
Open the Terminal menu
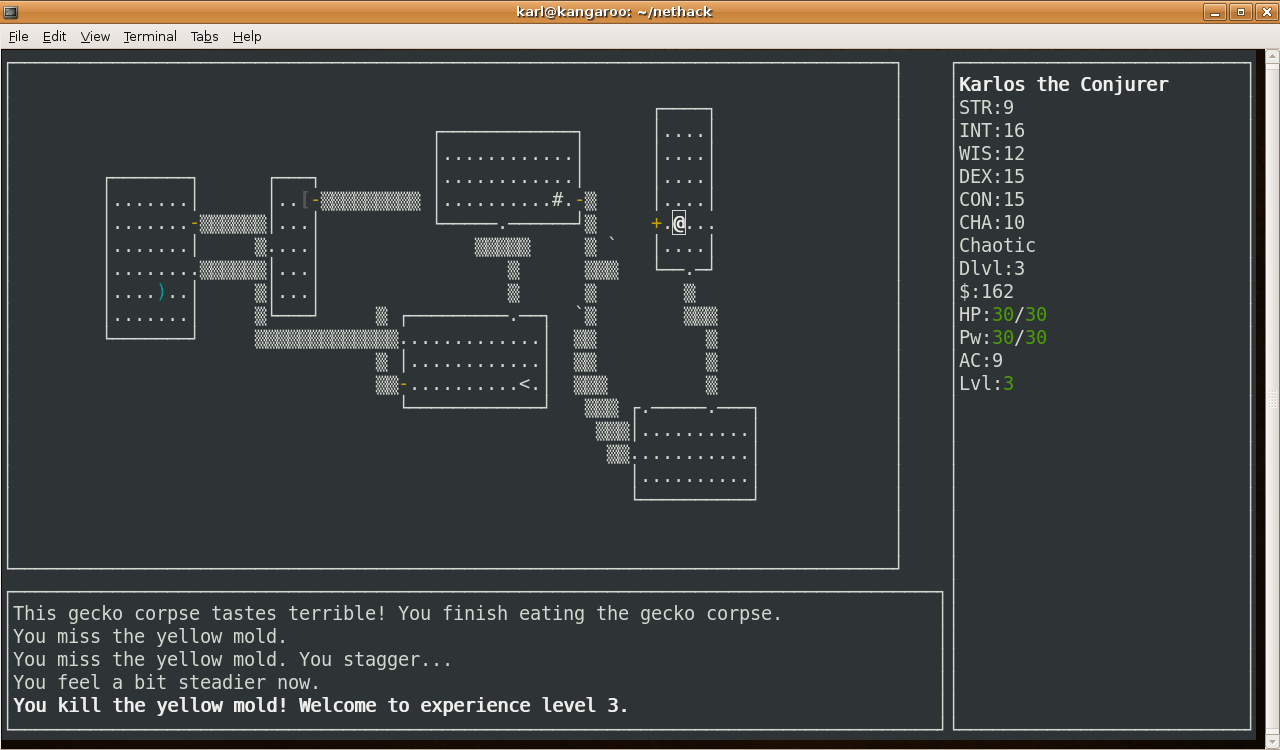150,36
